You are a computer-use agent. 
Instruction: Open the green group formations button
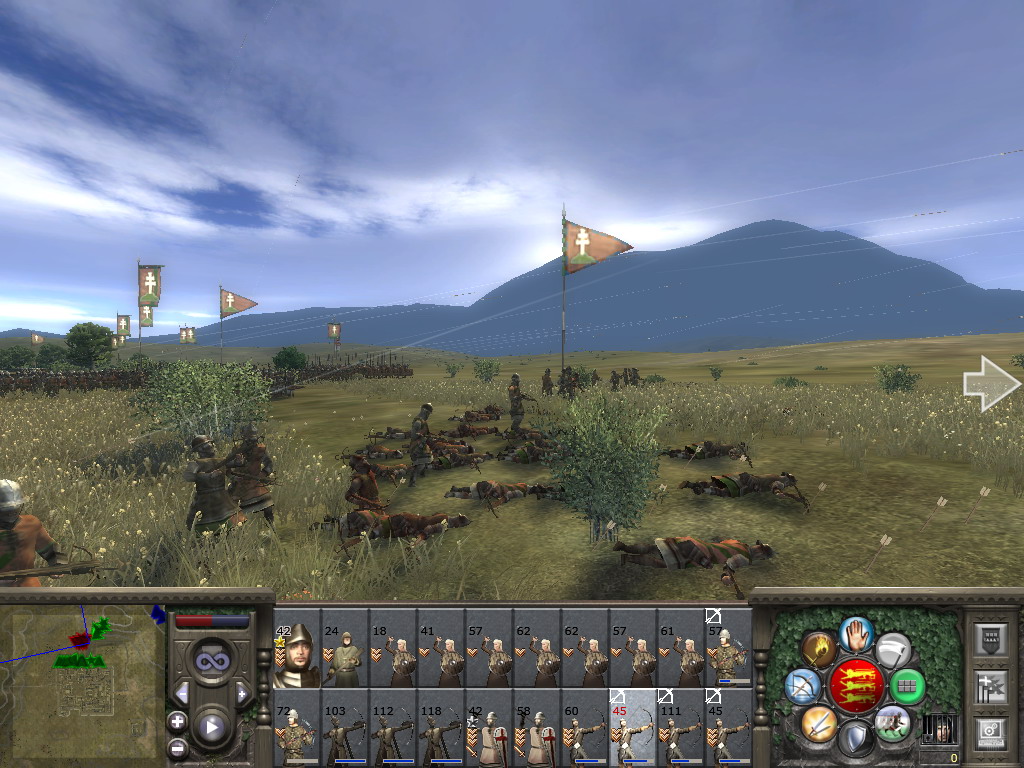coord(908,686)
